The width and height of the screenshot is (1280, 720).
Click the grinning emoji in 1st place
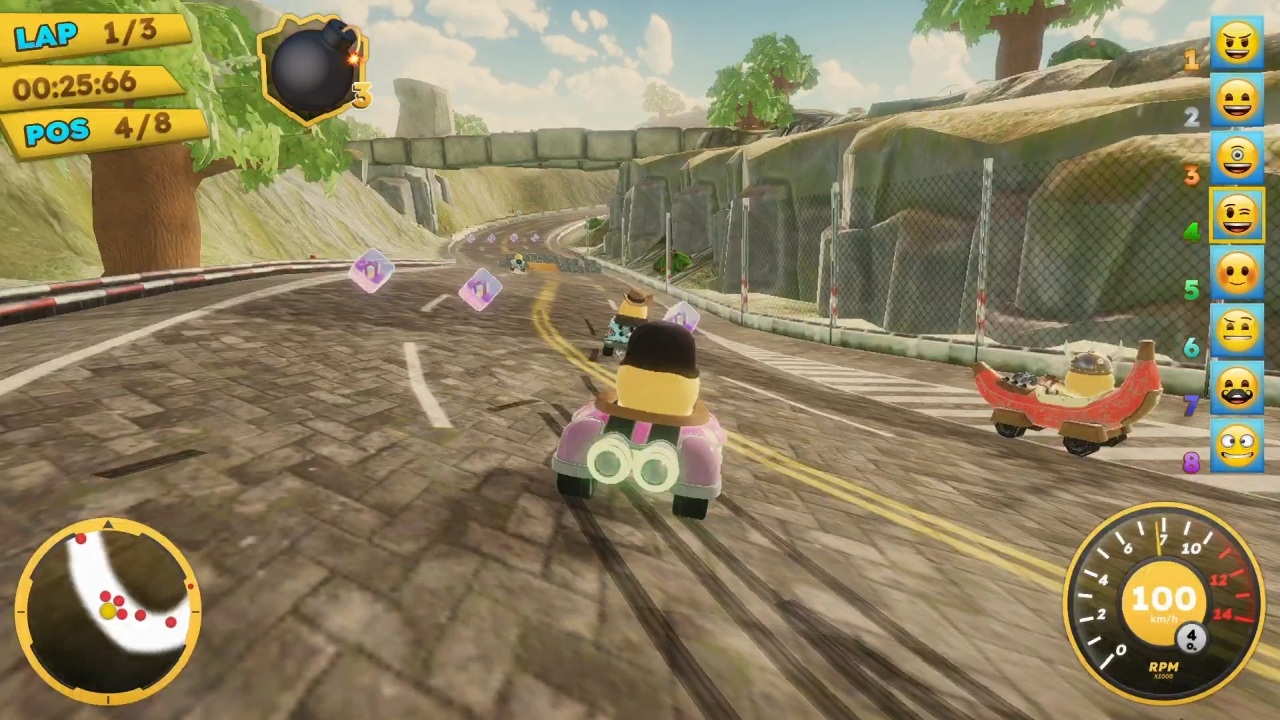tap(1238, 42)
